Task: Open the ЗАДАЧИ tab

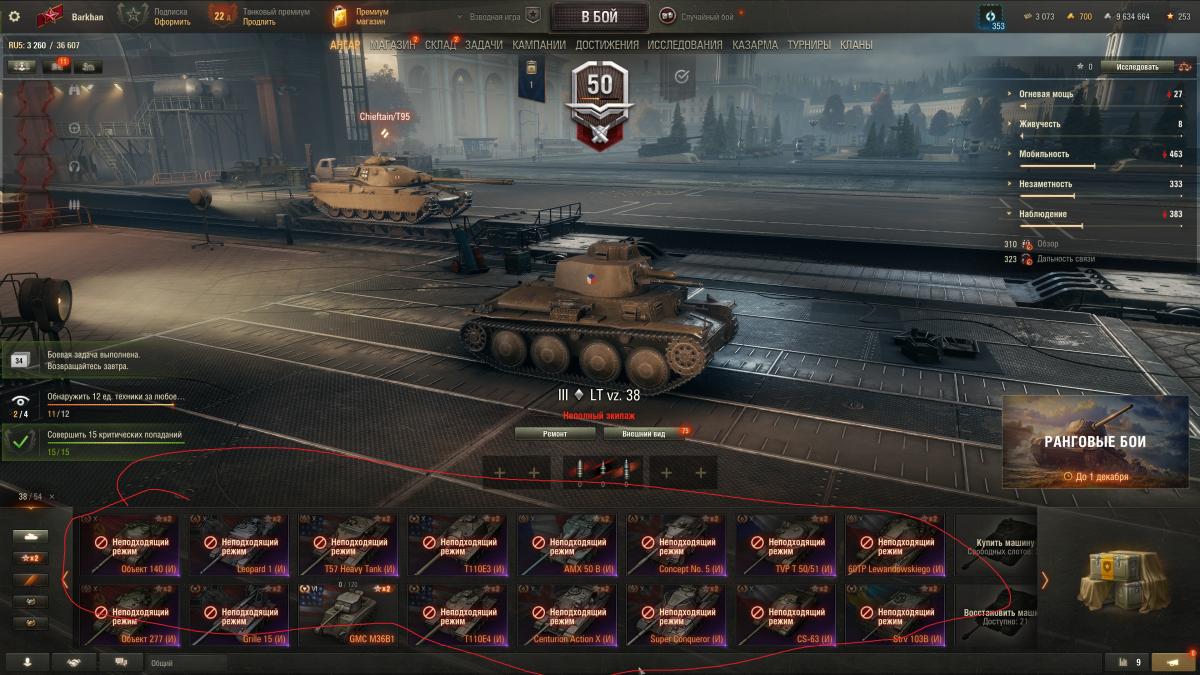Action: [x=484, y=45]
